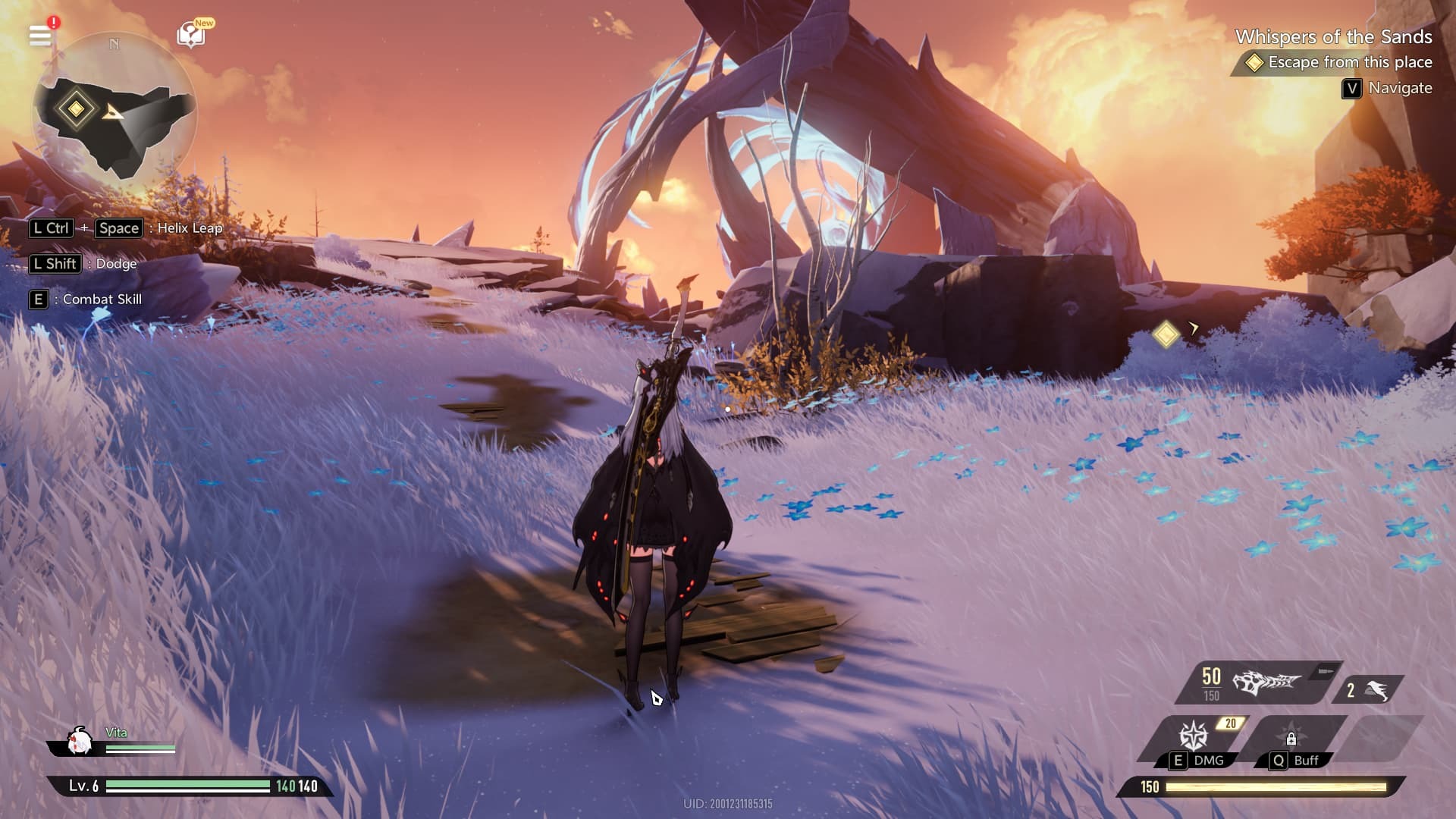
Task: Click Vita's companion portrait
Action: 78,741
